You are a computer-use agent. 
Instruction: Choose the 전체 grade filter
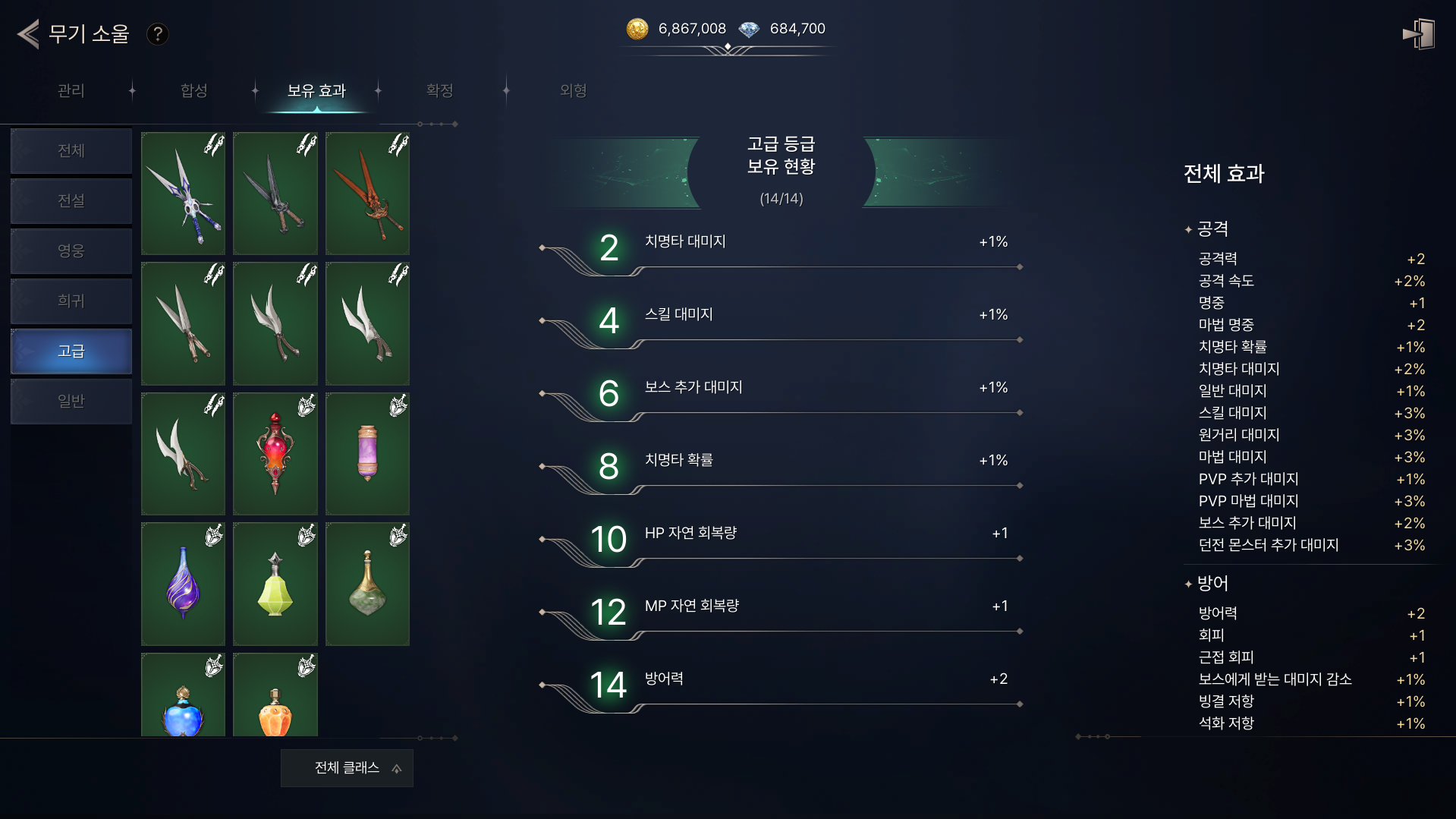[71, 151]
